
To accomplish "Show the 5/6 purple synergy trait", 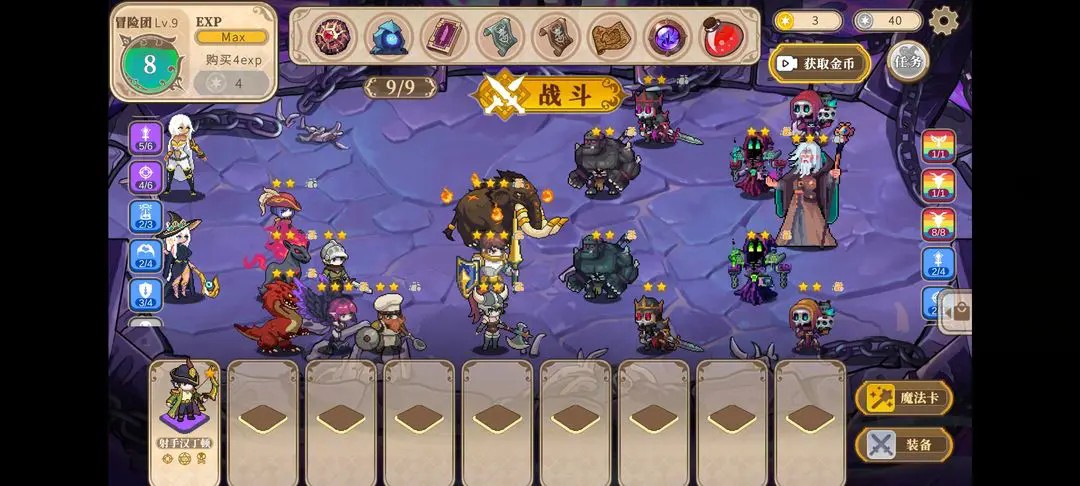I will (x=145, y=138).
